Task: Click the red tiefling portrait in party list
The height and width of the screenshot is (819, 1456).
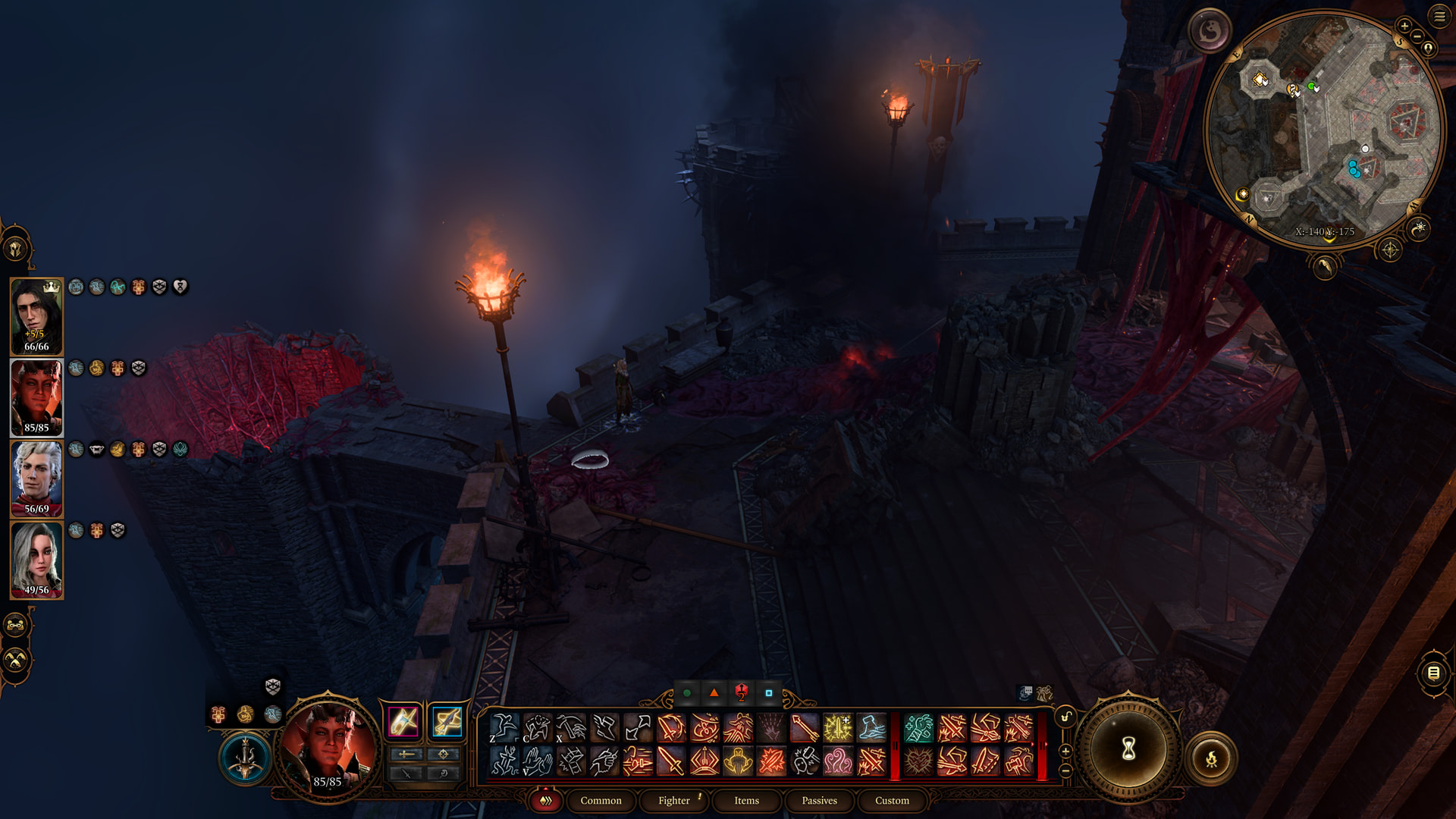Action: tap(36, 397)
